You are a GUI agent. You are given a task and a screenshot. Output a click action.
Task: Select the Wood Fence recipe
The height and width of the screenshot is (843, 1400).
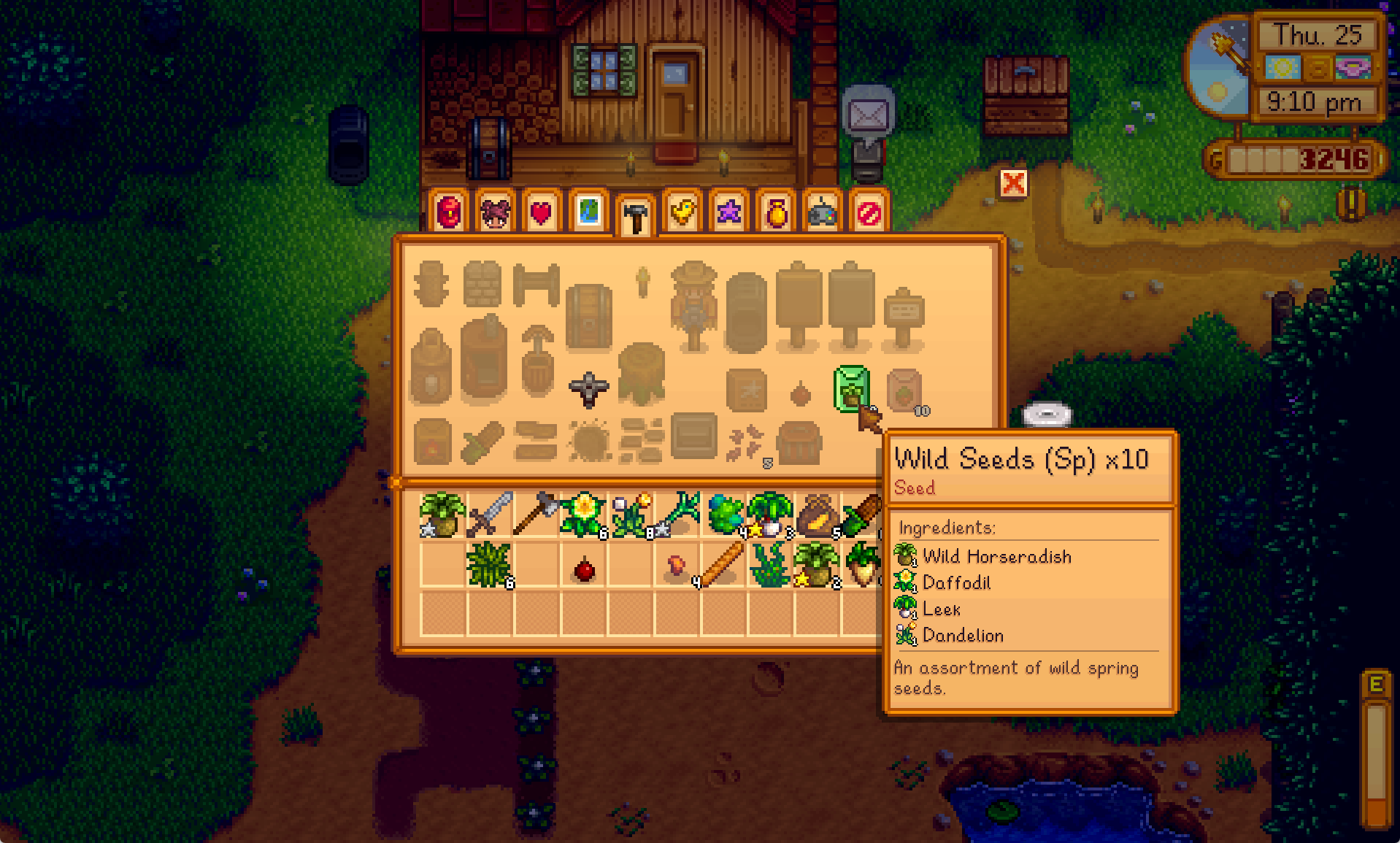pos(431,285)
